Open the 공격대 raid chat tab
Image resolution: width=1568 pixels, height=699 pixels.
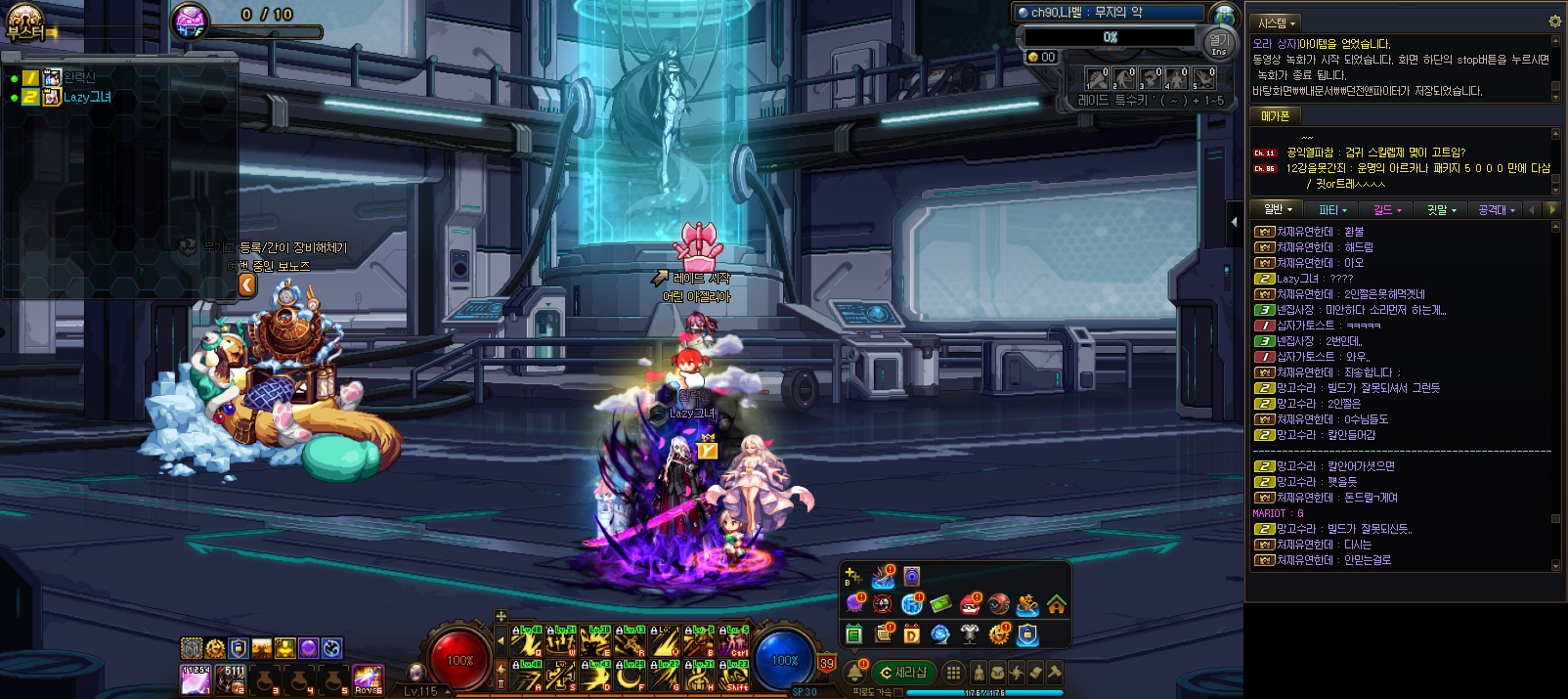coord(1496,210)
